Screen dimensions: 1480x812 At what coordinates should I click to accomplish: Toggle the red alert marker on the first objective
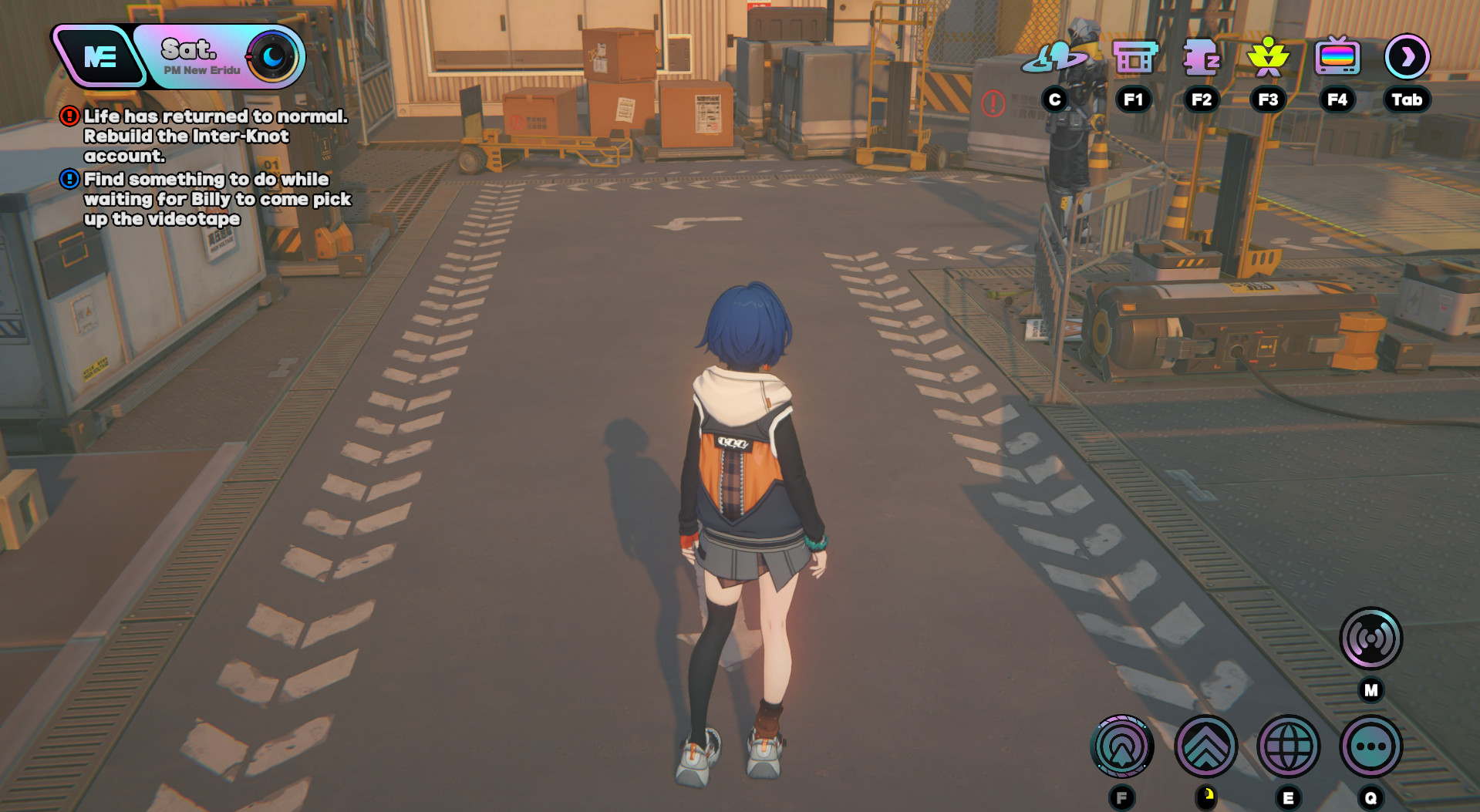click(68, 117)
